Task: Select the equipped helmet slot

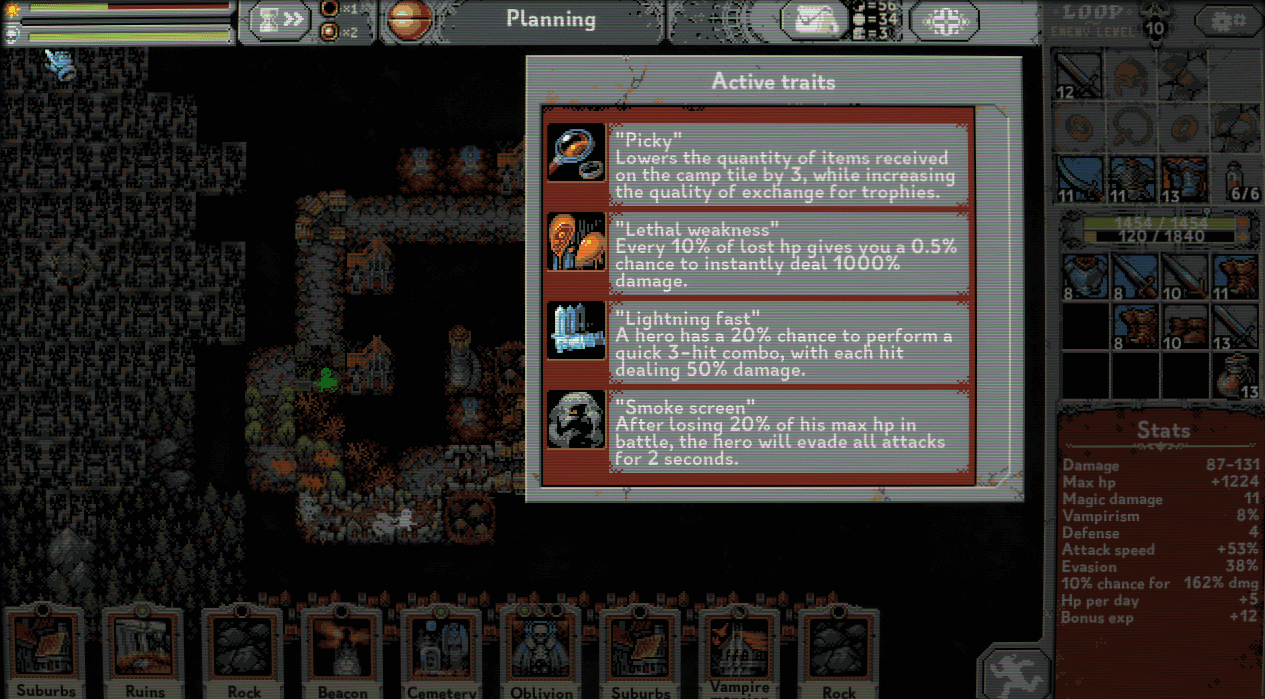Action: (x=1133, y=77)
